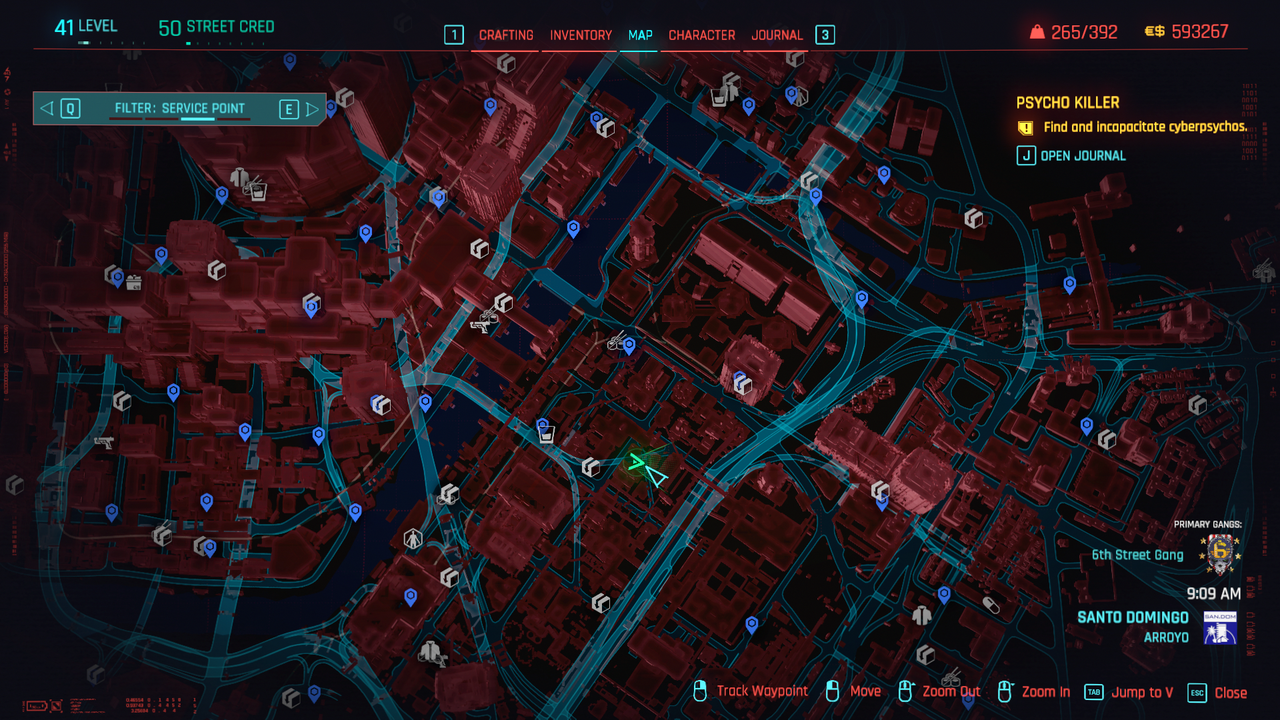This screenshot has height=720, width=1280.
Task: Switch to the Inventory tab
Action: (581, 35)
